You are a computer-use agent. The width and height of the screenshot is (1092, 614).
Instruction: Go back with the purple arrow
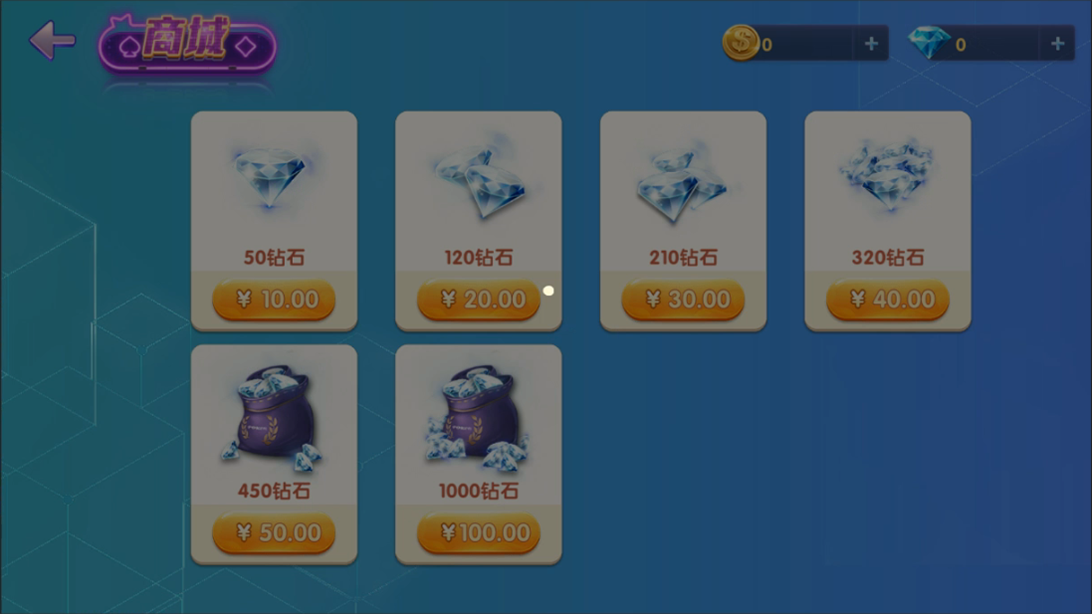coord(52,41)
